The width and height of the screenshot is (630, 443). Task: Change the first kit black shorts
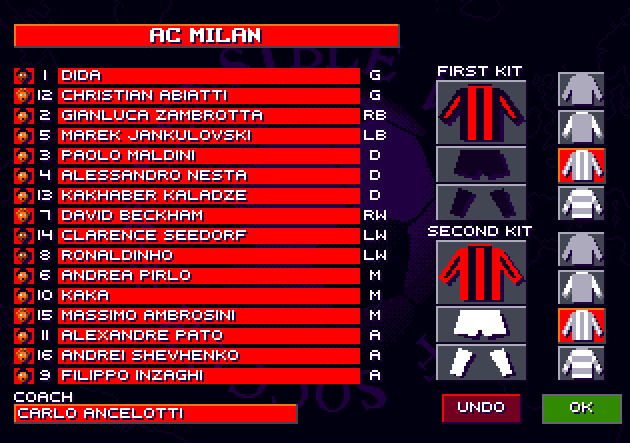pyautogui.click(x=481, y=163)
